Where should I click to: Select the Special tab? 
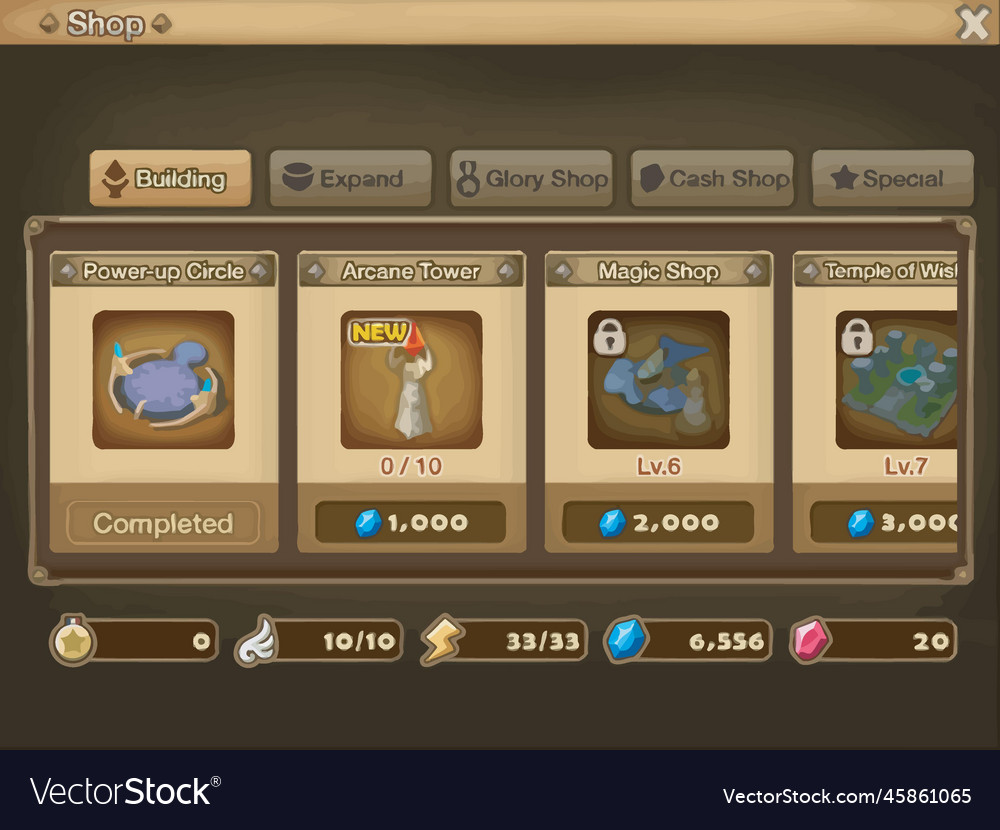coord(892,179)
